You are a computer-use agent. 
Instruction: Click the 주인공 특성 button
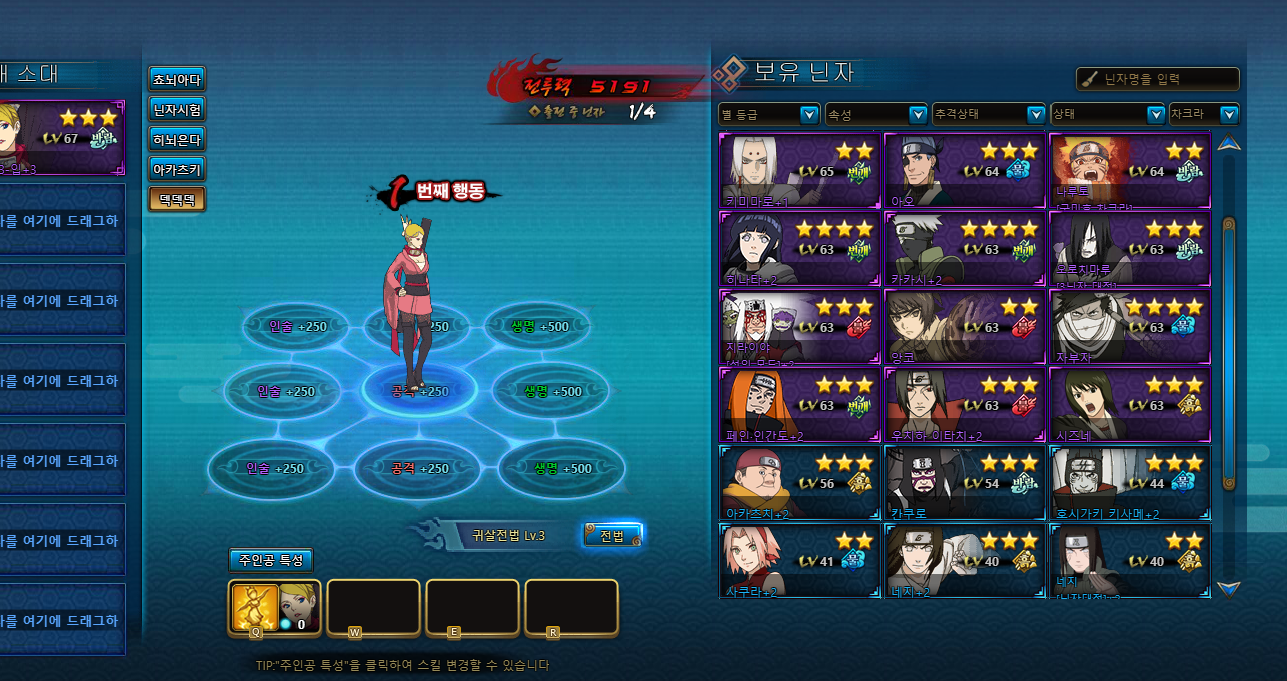click(x=270, y=560)
